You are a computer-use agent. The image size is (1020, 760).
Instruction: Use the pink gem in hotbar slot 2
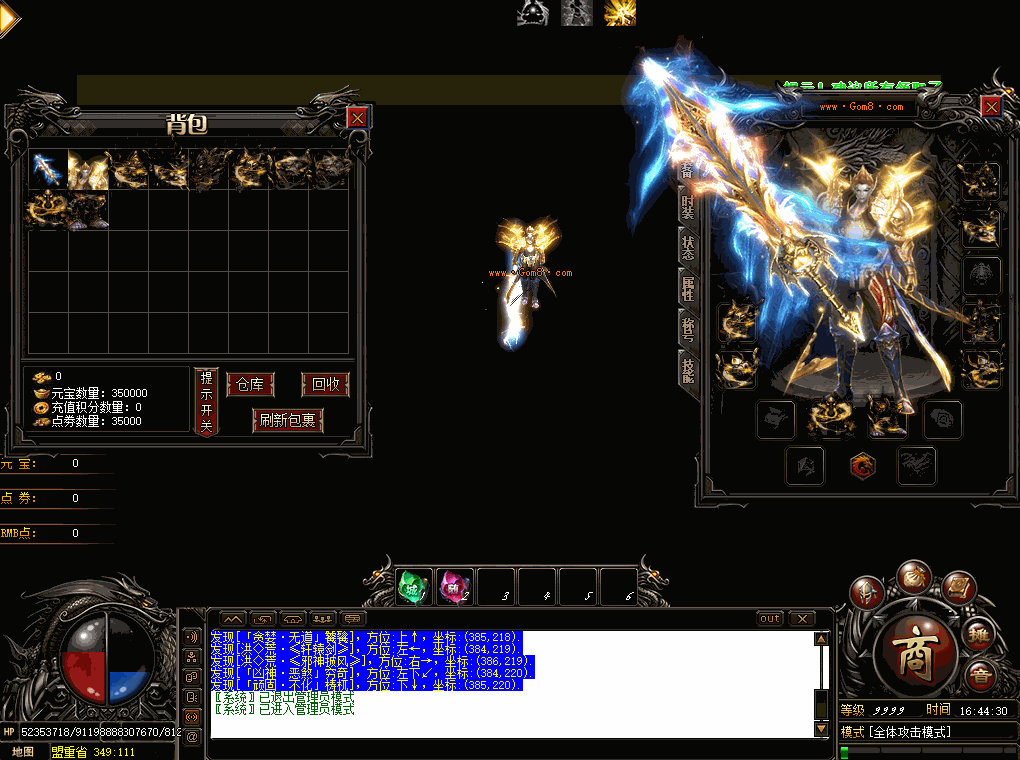(455, 587)
